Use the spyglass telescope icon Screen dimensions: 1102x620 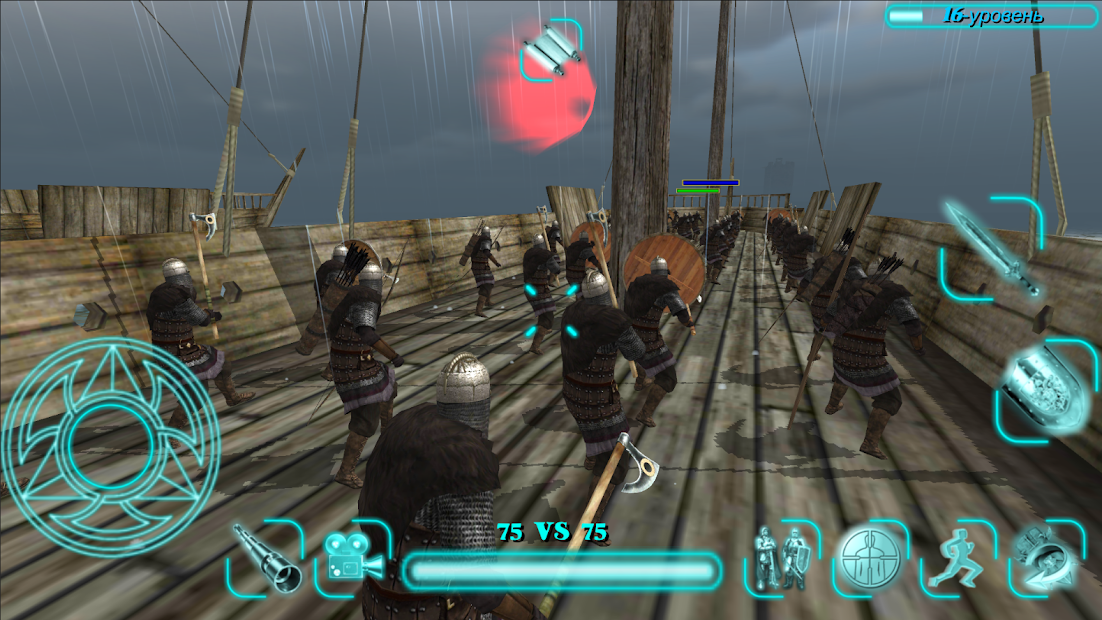(266, 558)
